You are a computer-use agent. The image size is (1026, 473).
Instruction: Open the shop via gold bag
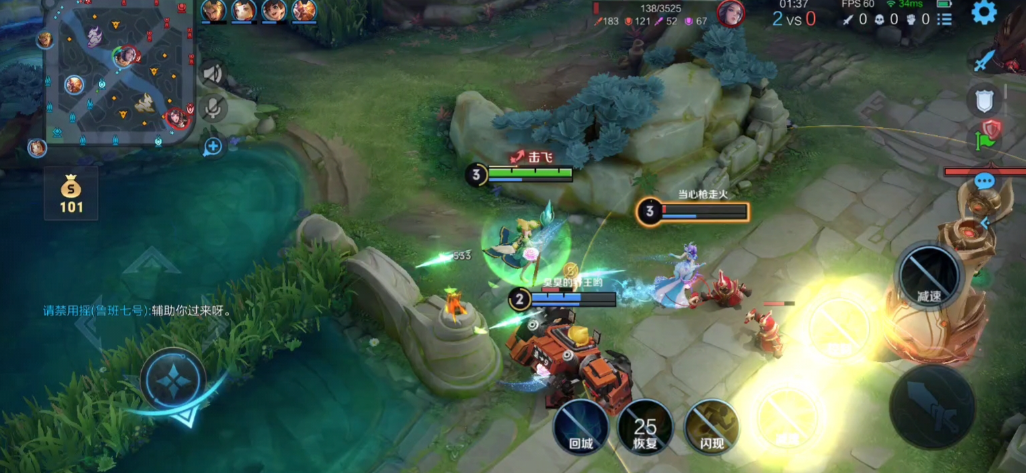point(71,193)
